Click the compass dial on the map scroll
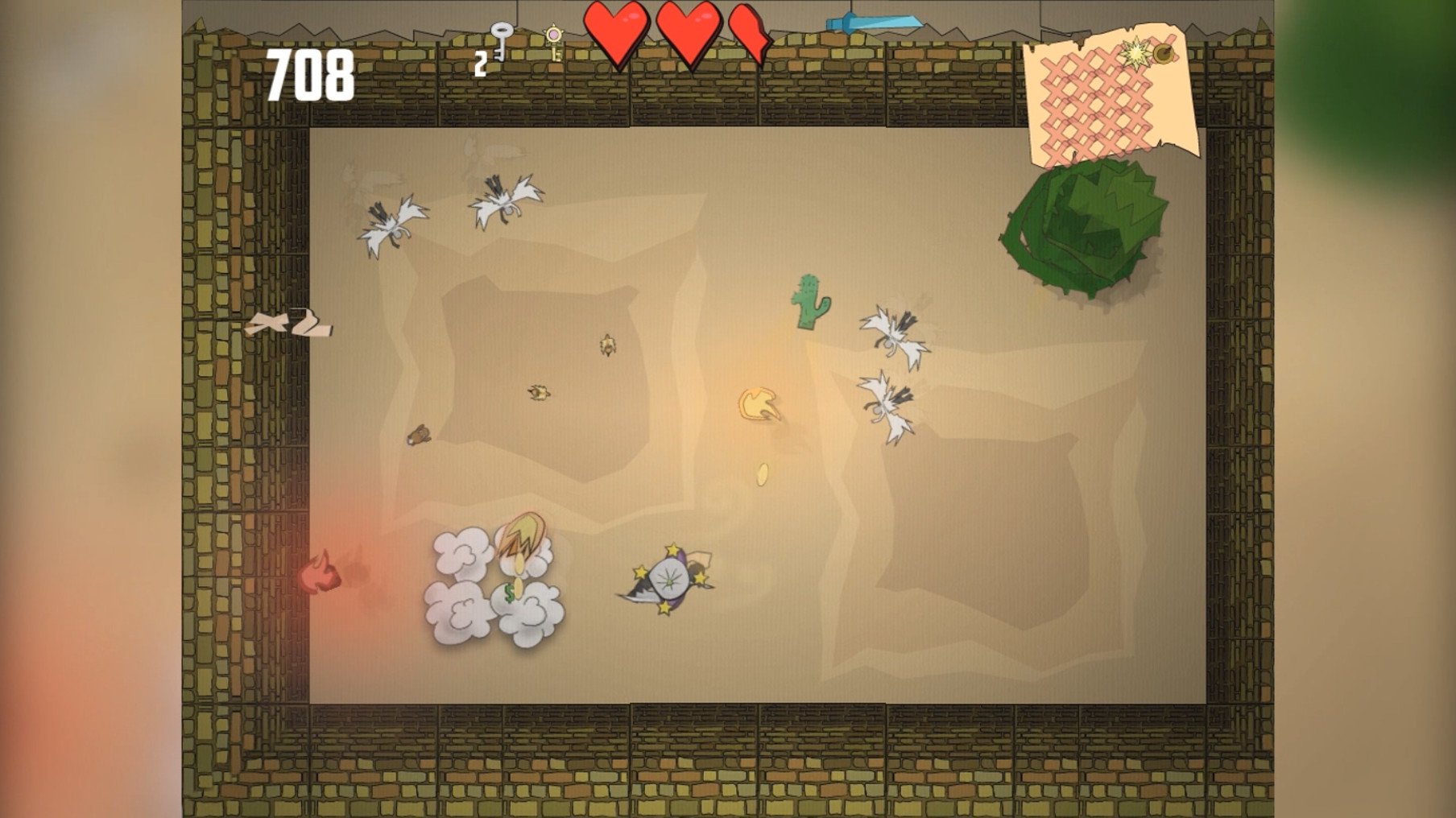The width and height of the screenshot is (1456, 818). [1165, 55]
